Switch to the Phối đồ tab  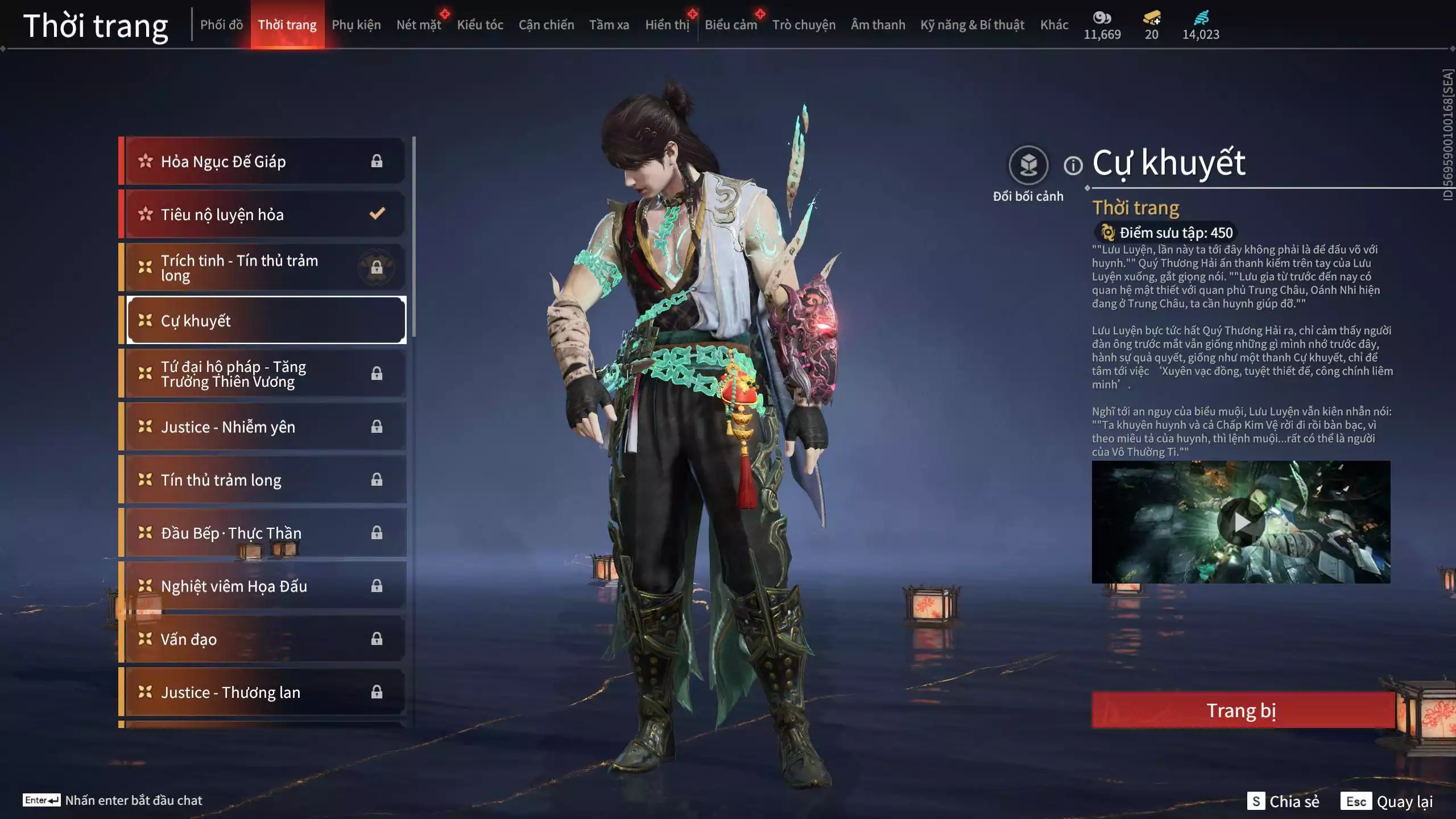221,25
